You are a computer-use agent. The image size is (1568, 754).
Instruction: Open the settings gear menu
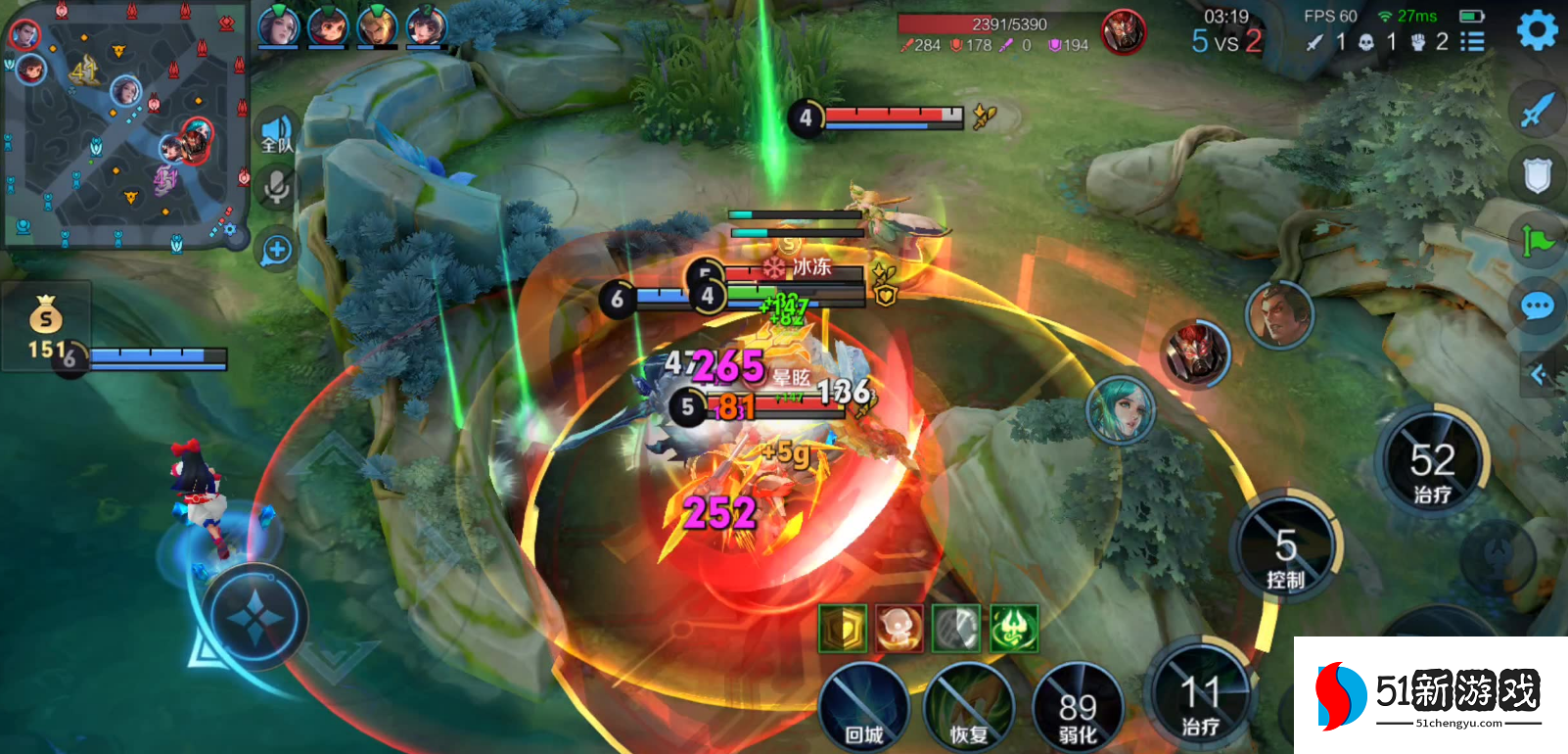click(x=1537, y=30)
